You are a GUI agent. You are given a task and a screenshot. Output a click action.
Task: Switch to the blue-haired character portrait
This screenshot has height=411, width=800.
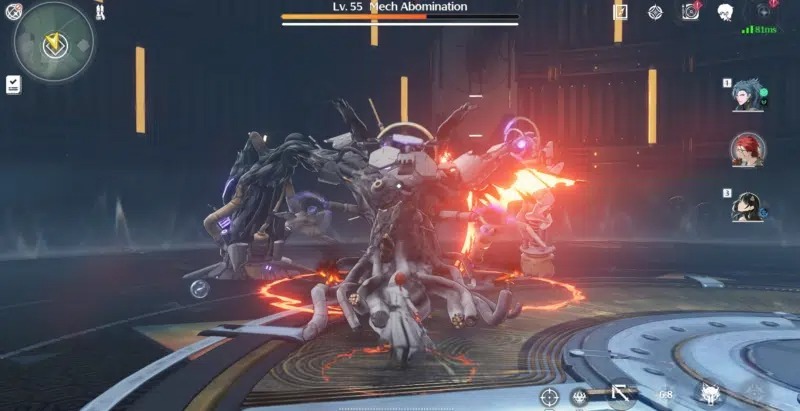(x=746, y=97)
